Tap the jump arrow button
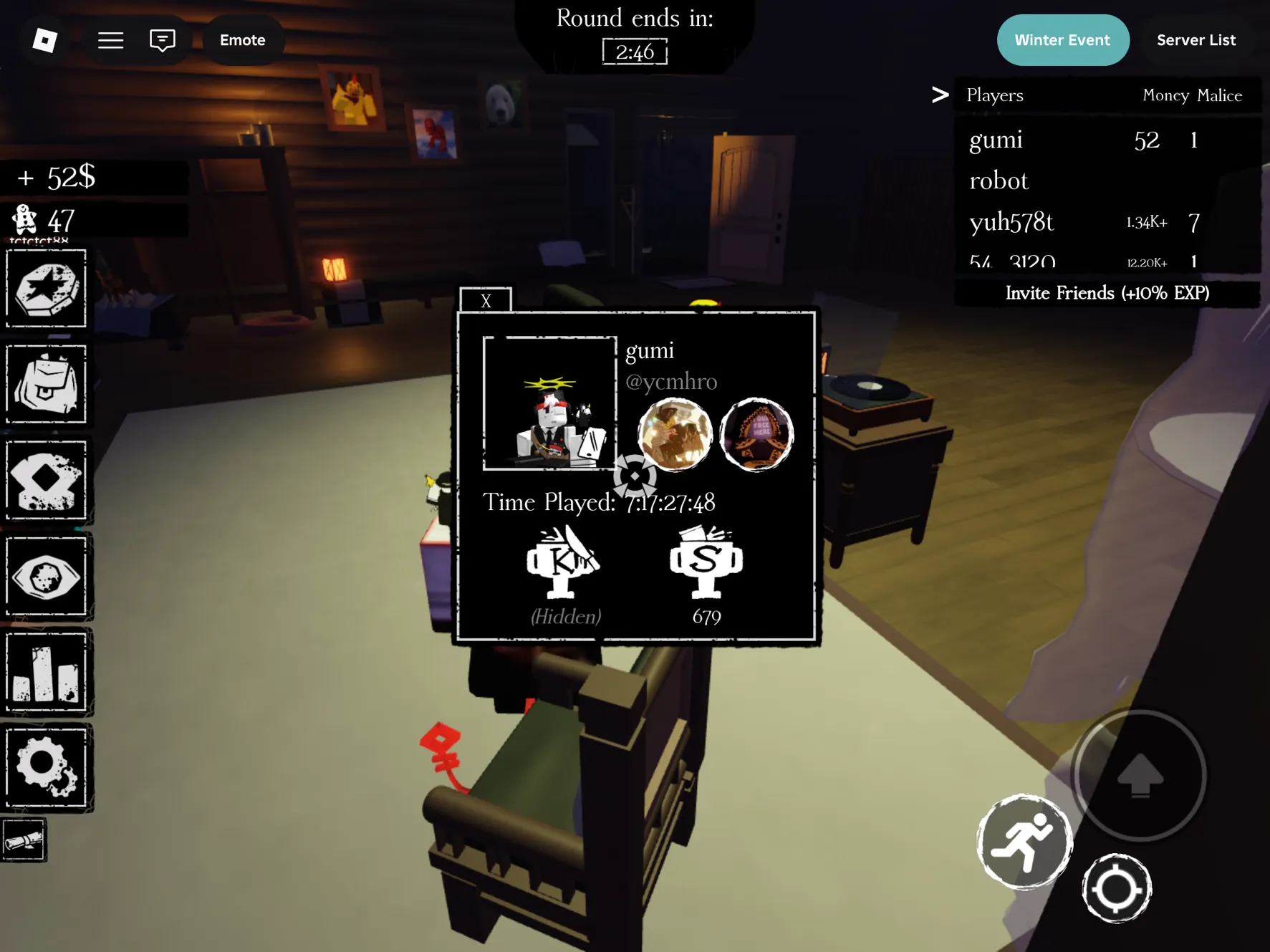This screenshot has width=1270, height=952. tap(1140, 775)
